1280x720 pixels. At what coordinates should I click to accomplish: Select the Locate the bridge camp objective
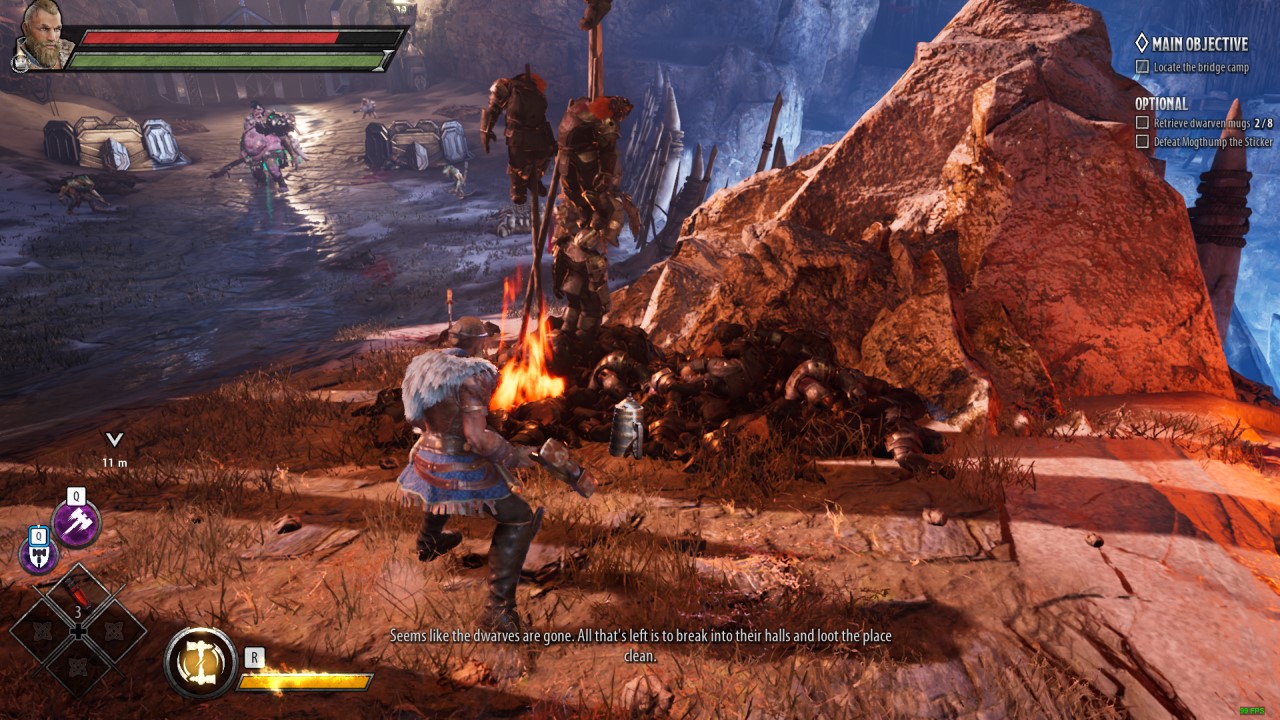pyautogui.click(x=1200, y=67)
